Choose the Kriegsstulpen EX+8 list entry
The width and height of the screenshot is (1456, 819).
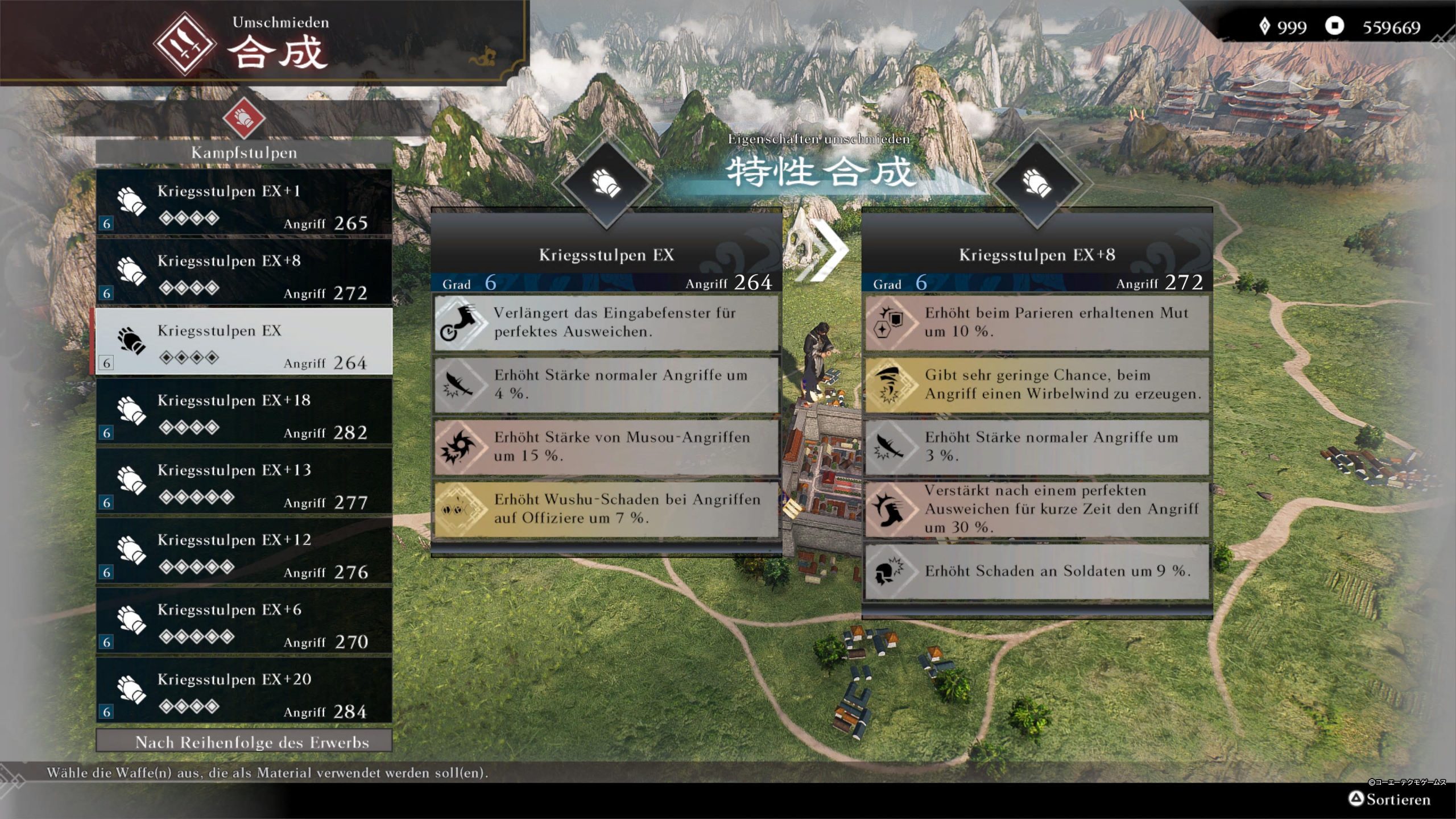click(x=243, y=272)
